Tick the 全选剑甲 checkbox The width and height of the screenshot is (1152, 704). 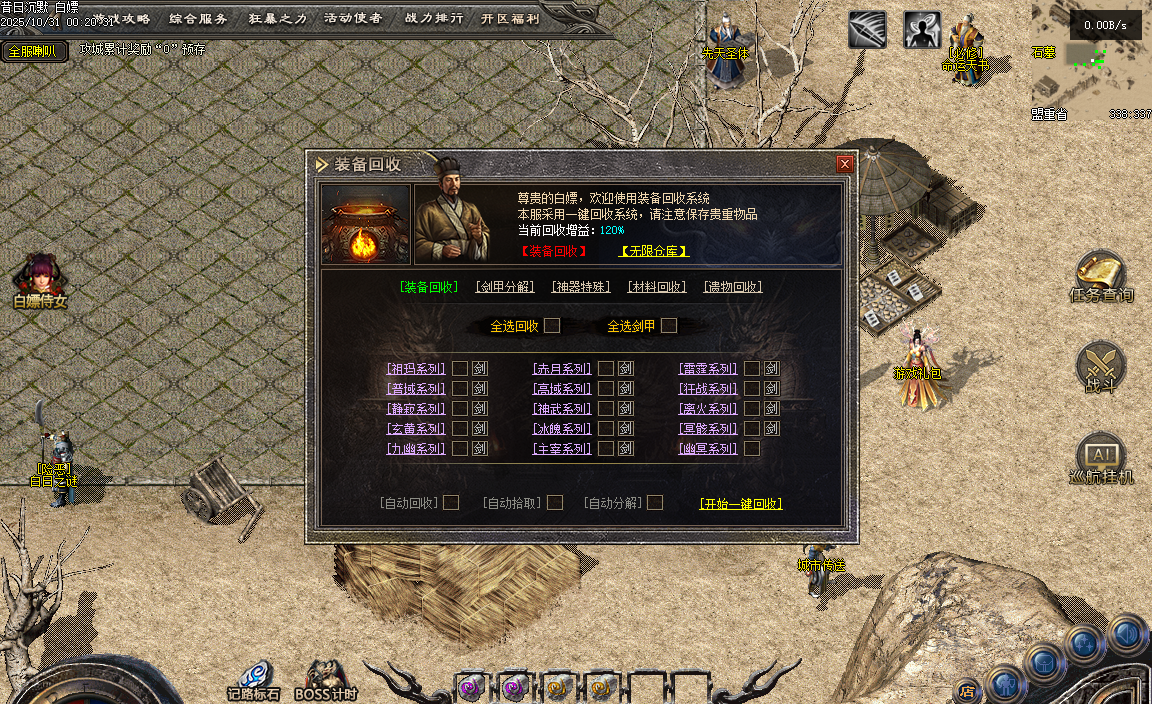tap(669, 326)
